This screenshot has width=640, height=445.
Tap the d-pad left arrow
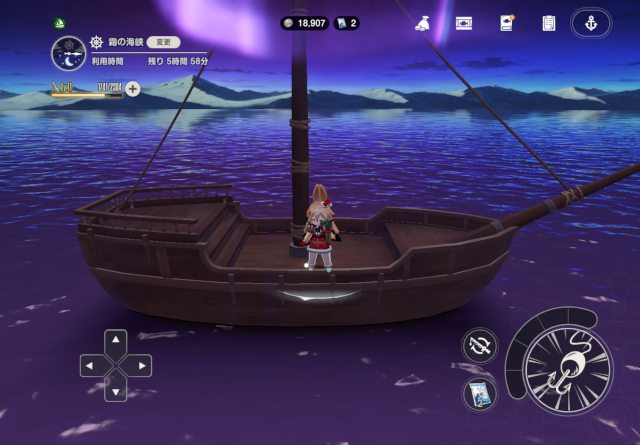(x=91, y=366)
